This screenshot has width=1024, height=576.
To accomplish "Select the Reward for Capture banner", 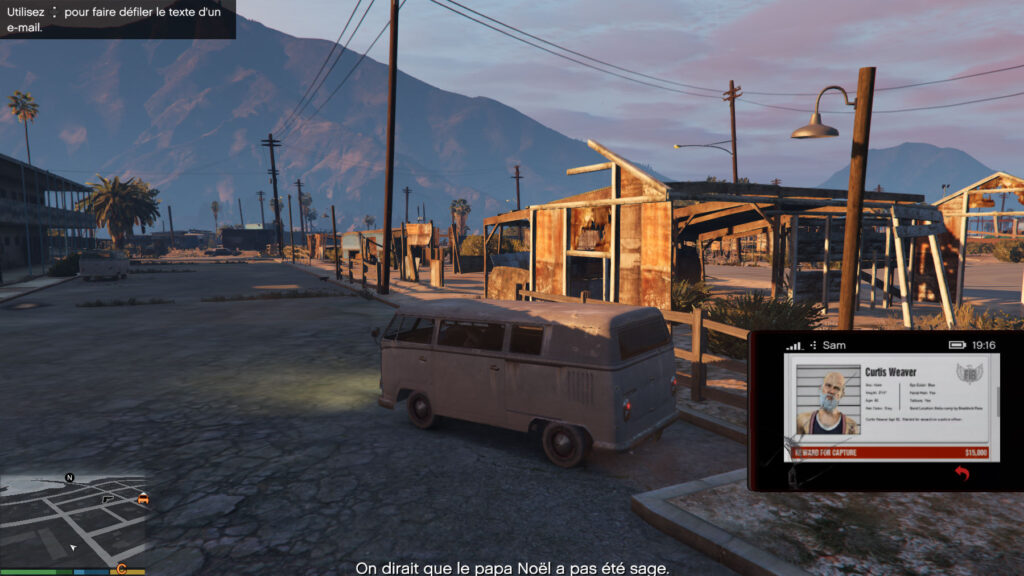I will point(890,453).
